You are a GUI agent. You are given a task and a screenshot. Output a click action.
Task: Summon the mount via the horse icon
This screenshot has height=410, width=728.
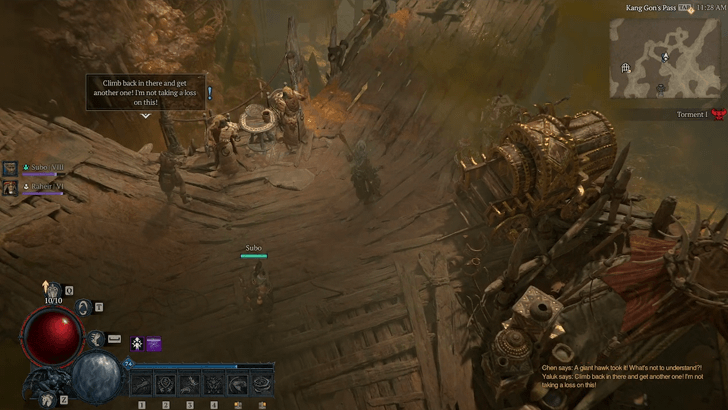point(45,398)
